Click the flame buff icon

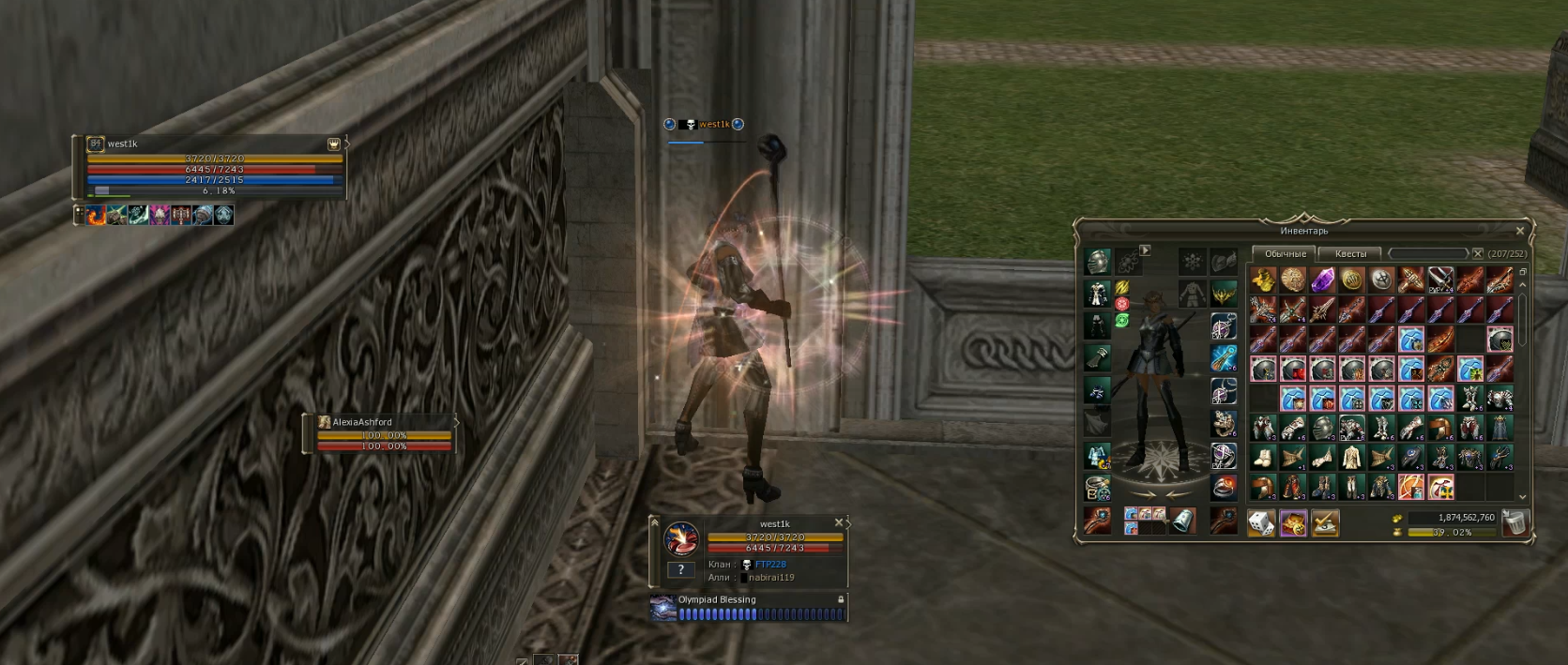click(97, 216)
